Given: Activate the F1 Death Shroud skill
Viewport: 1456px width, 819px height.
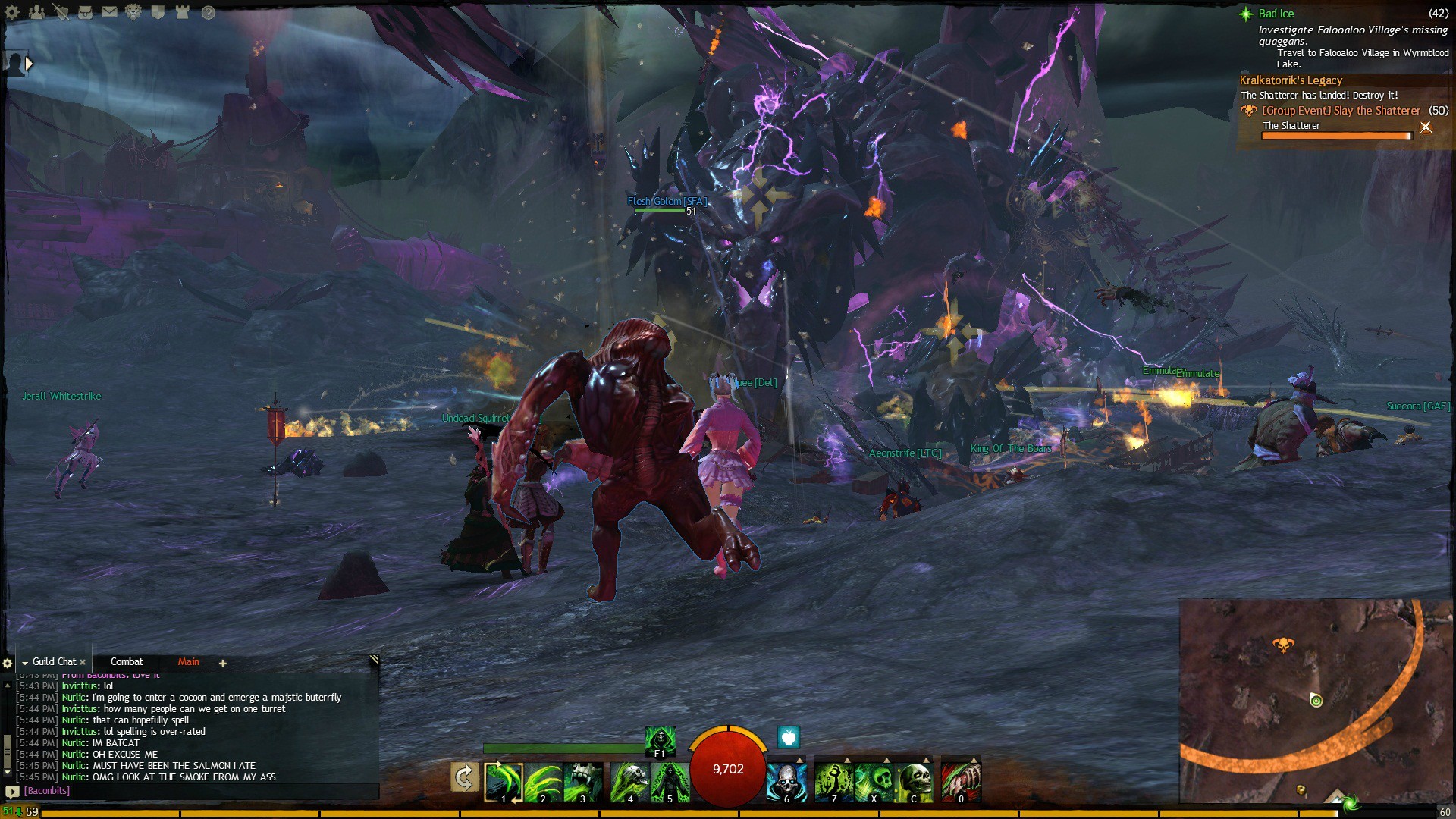Looking at the screenshot, I should pyautogui.click(x=660, y=740).
